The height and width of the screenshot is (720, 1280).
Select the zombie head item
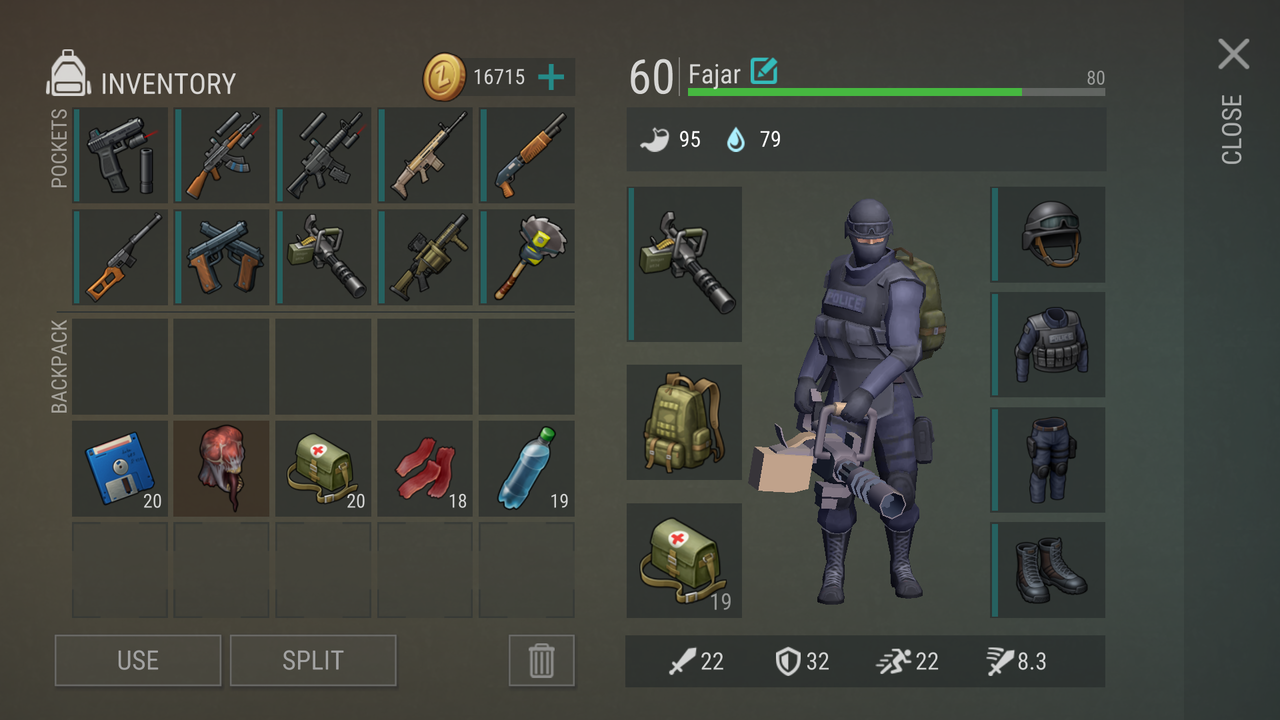(222, 468)
